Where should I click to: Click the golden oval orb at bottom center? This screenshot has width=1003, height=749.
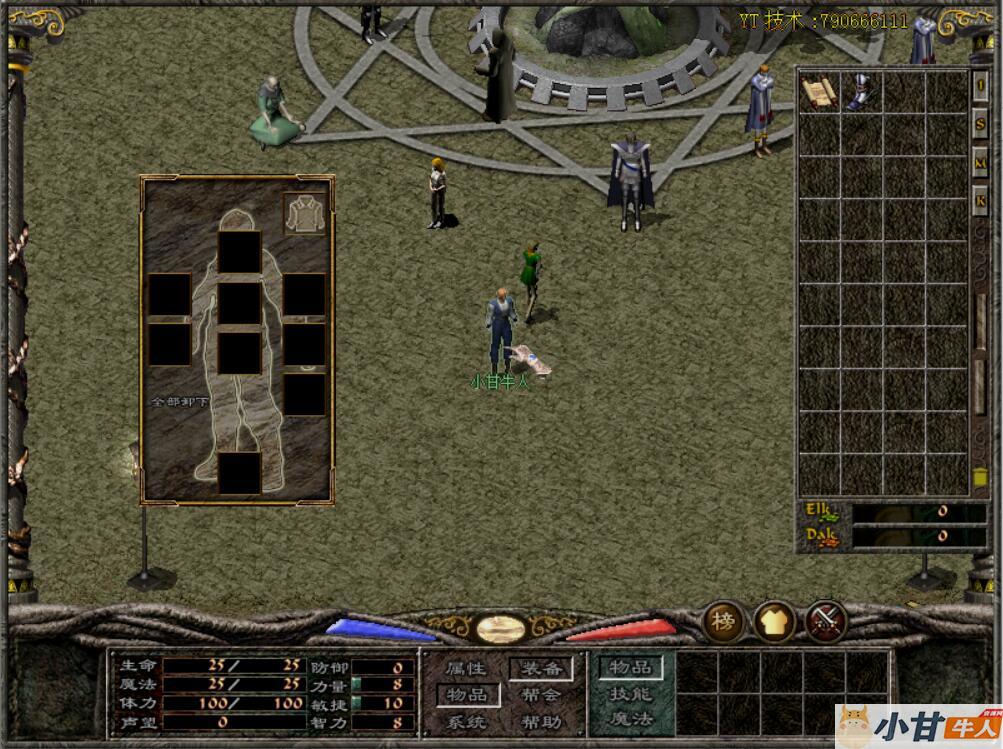501,628
